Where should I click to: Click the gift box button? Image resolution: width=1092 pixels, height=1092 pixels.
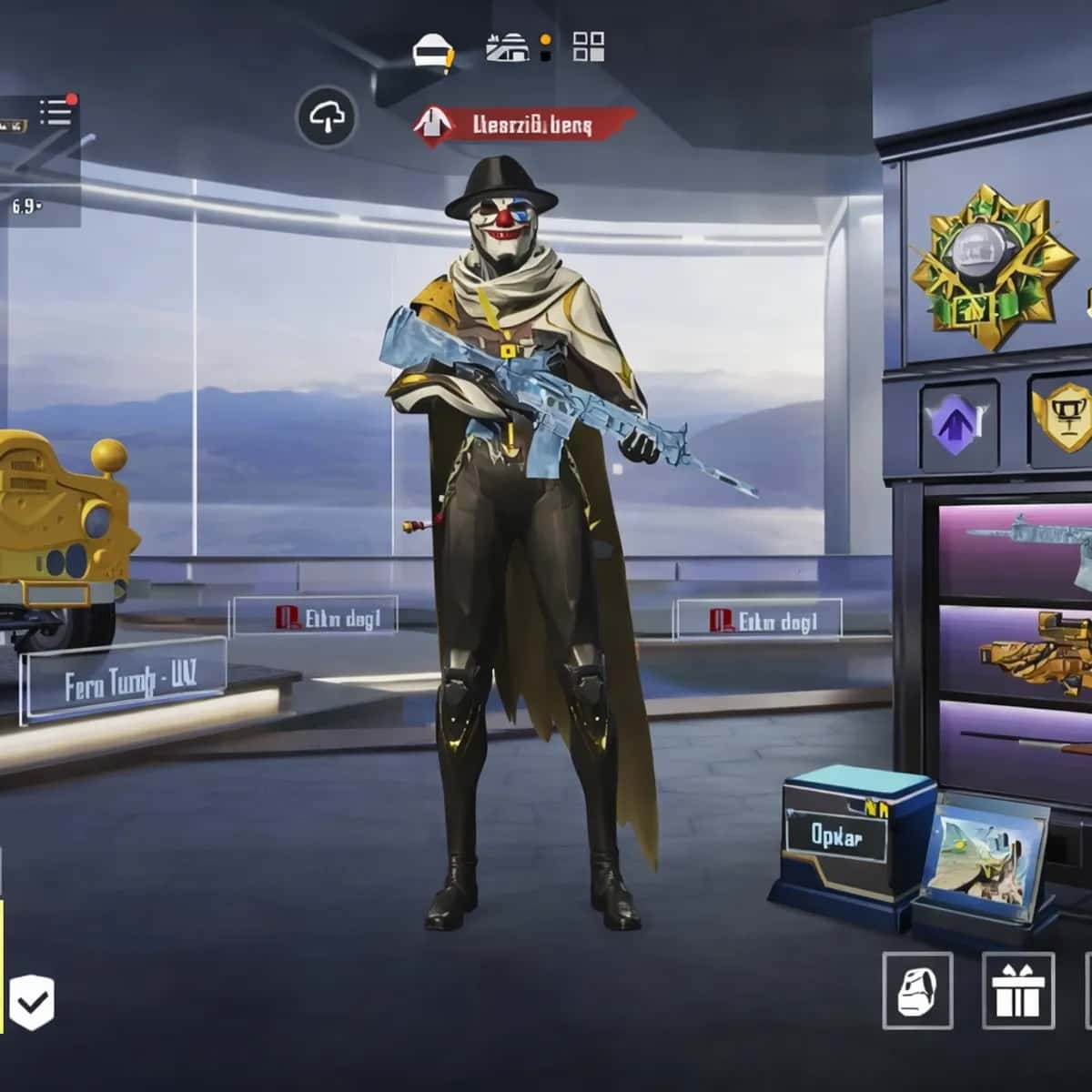1018,991
